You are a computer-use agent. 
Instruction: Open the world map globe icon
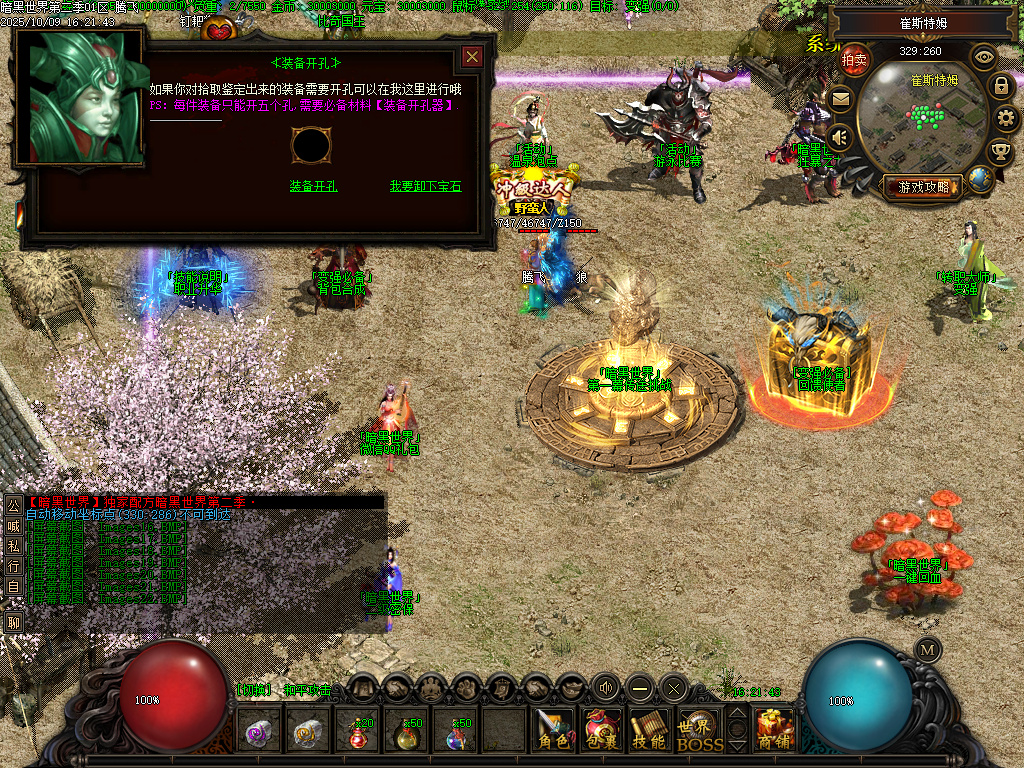pos(981,180)
